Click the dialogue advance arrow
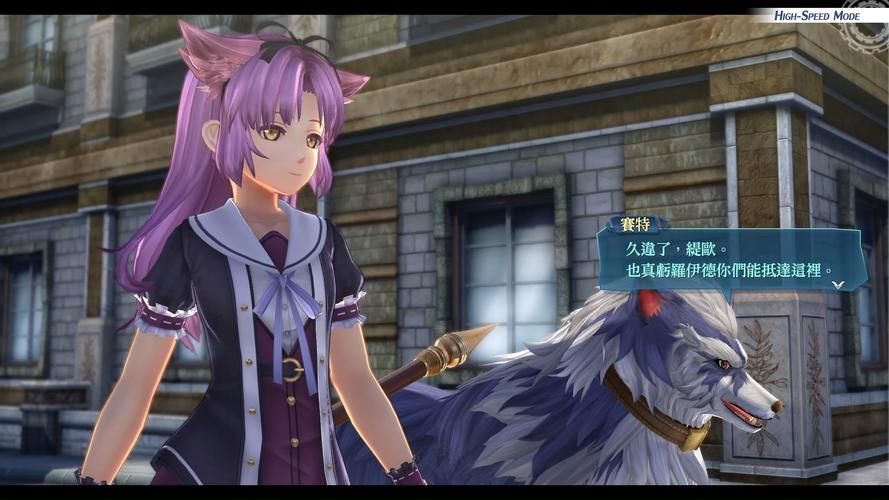 click(x=838, y=284)
